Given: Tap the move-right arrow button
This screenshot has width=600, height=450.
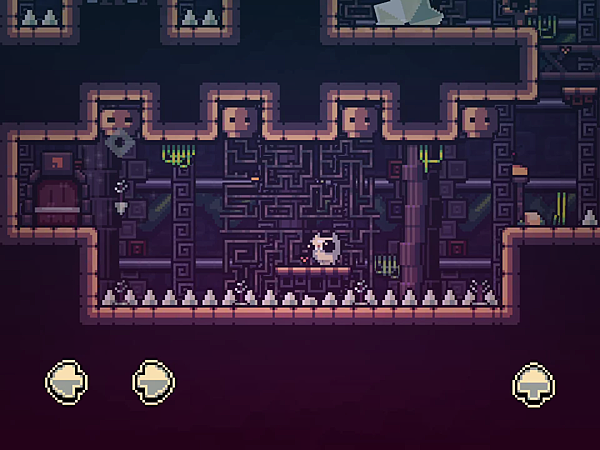Looking at the screenshot, I should (154, 381).
